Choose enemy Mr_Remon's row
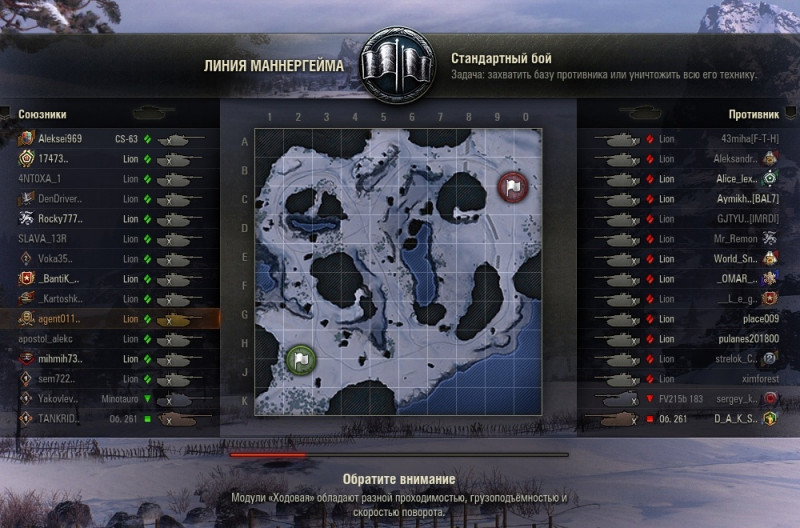The height and width of the screenshot is (528, 800). tap(741, 239)
